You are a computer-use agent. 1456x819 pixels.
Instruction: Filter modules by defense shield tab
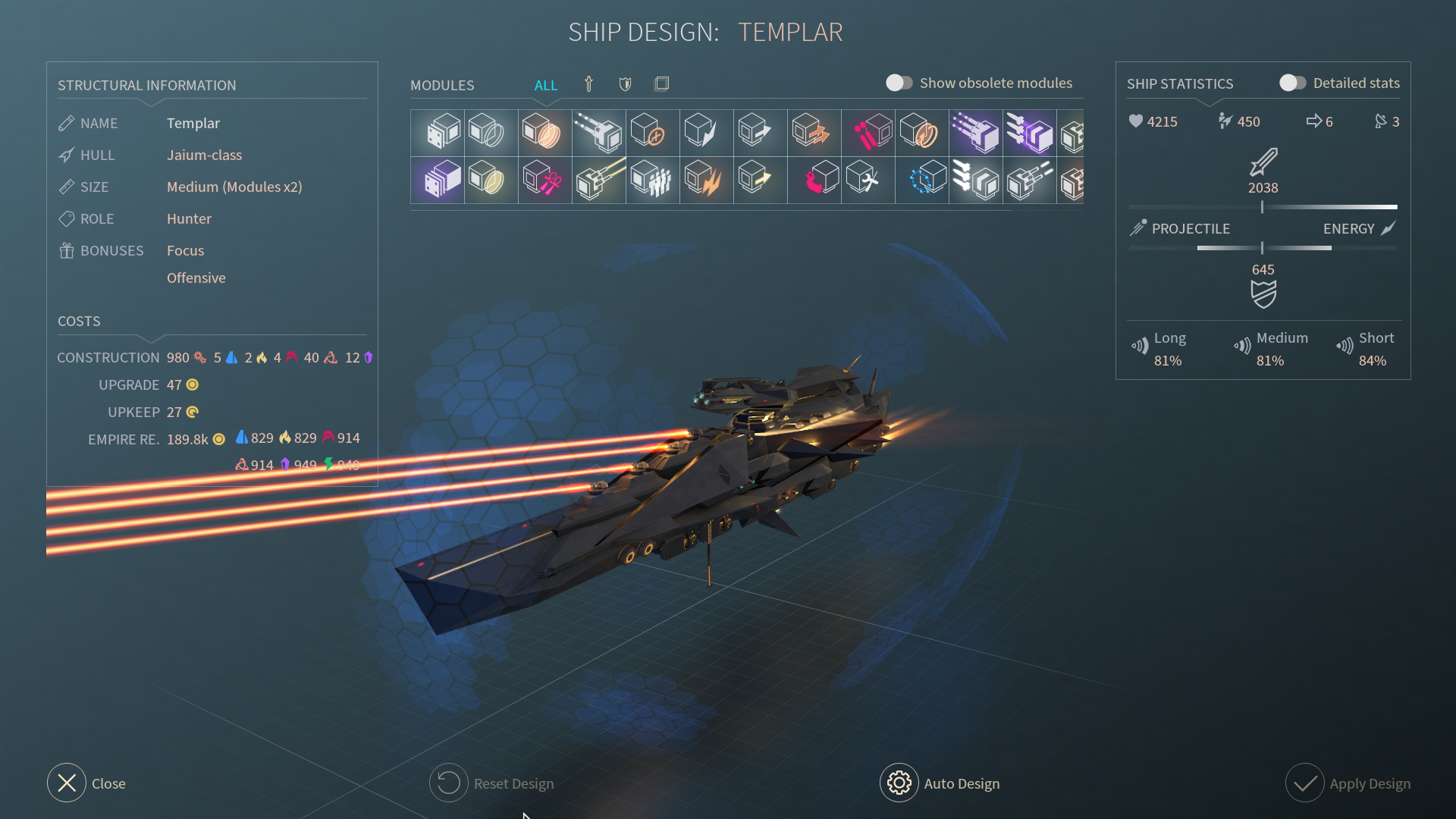(x=625, y=84)
